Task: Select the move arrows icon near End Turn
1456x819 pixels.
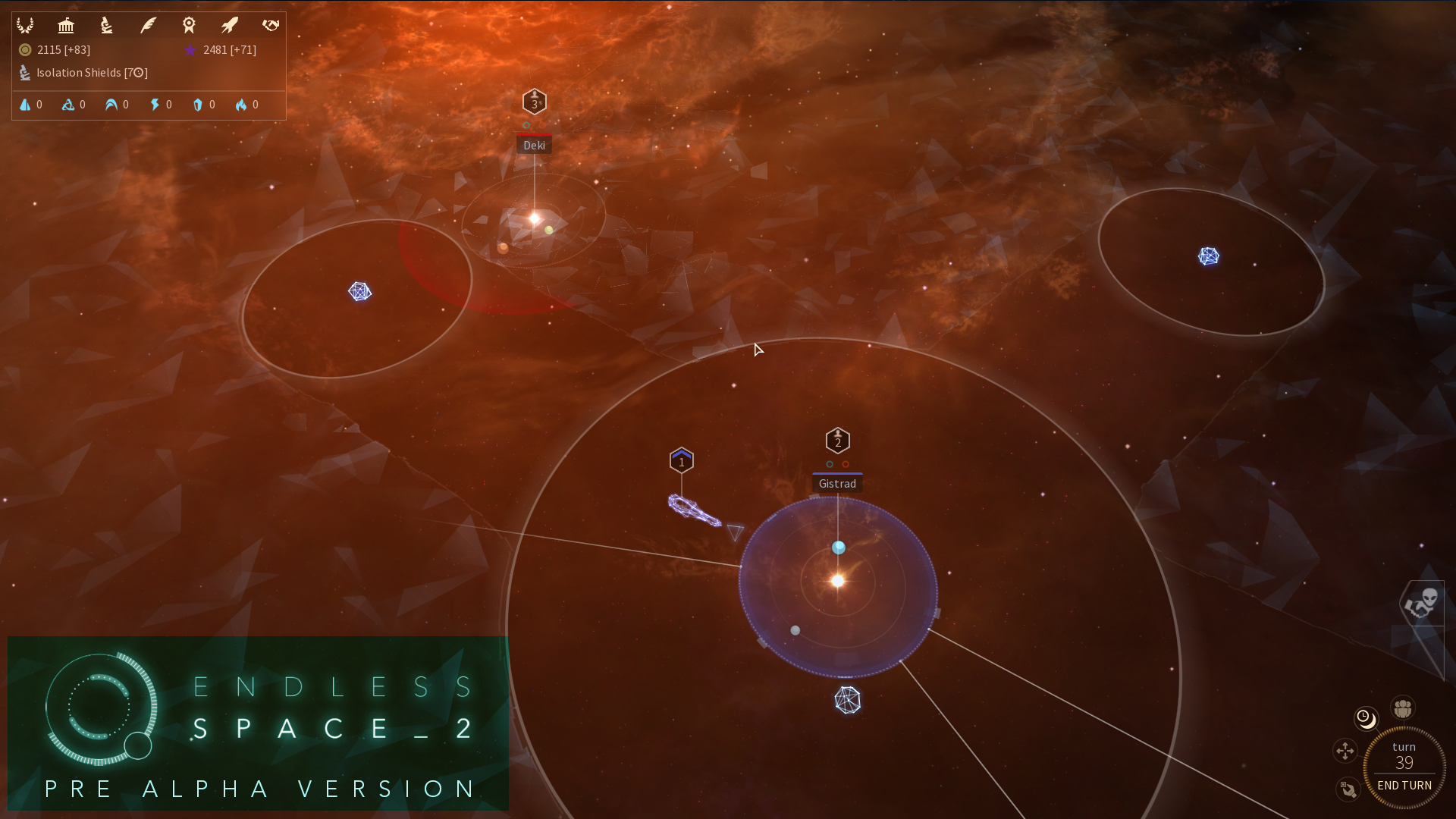Action: coord(1345,752)
